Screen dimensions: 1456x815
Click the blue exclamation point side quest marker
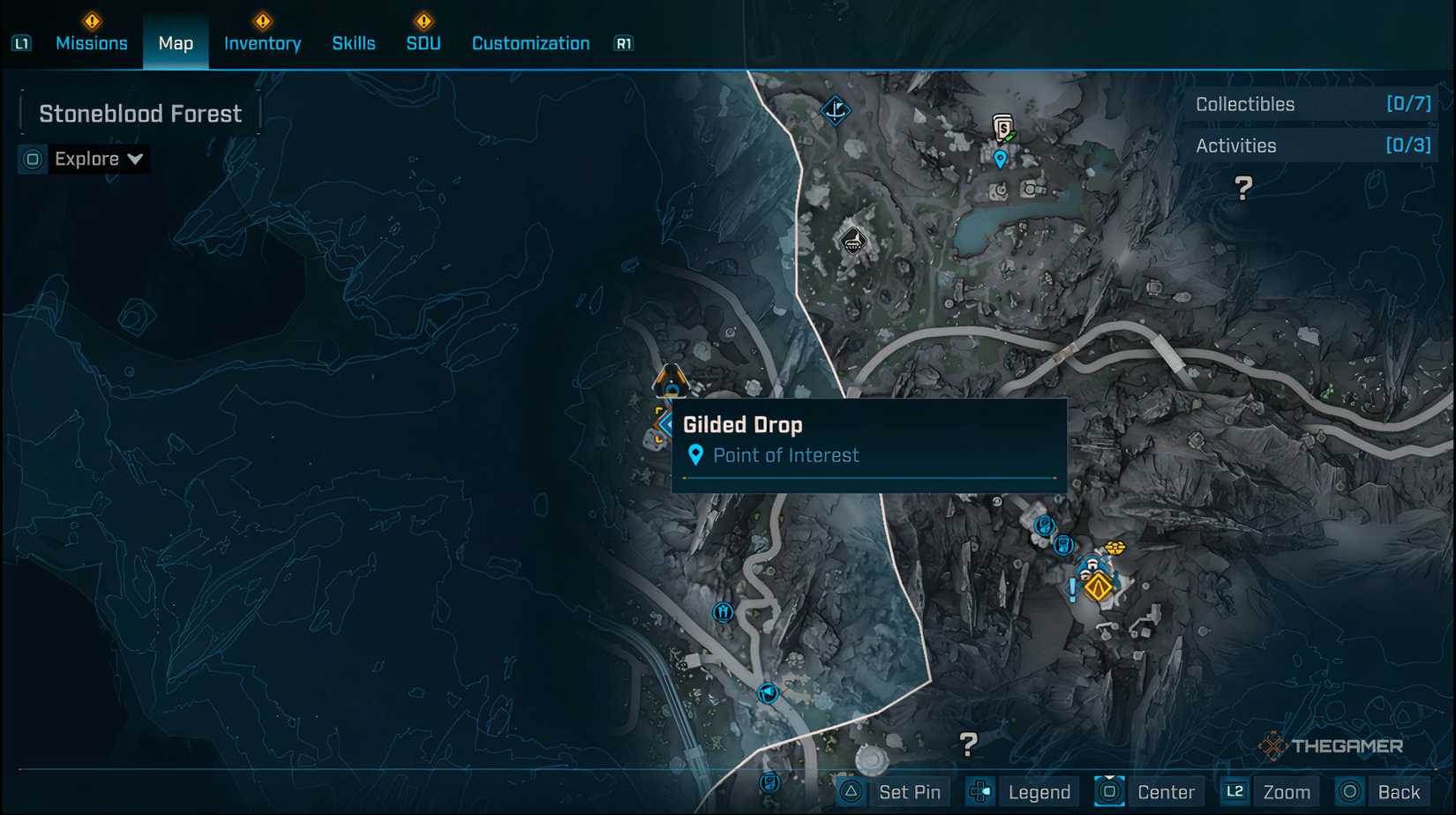coord(1071,589)
